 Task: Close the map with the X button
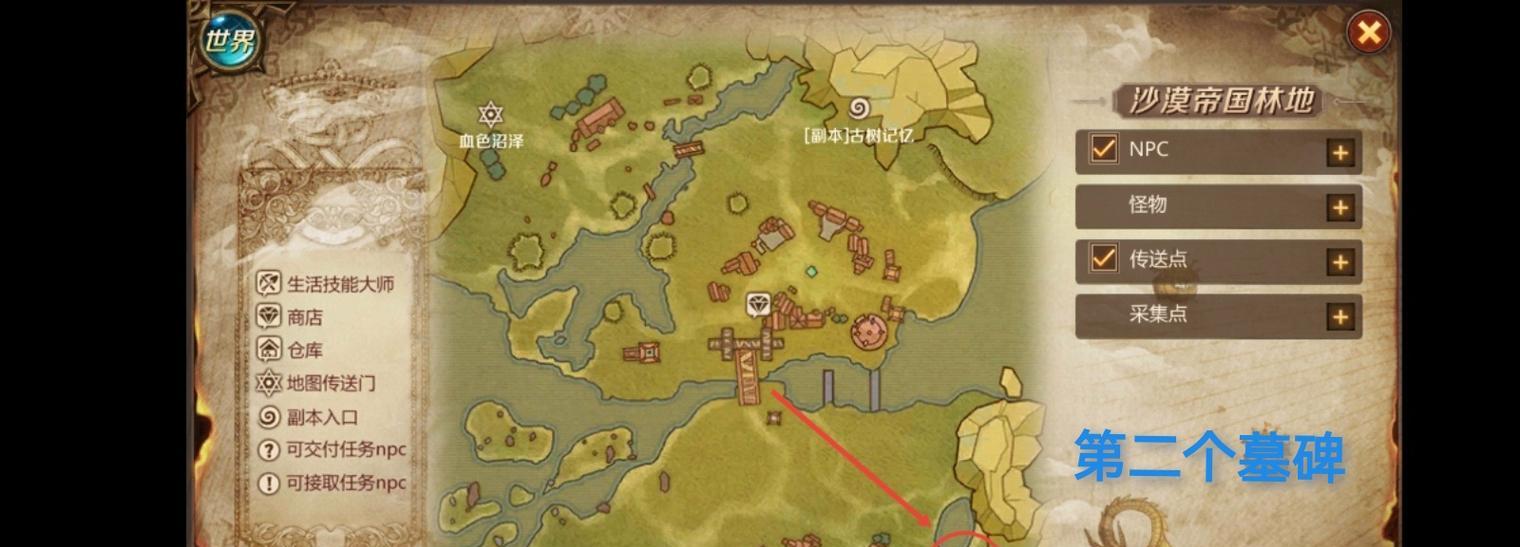point(1368,34)
